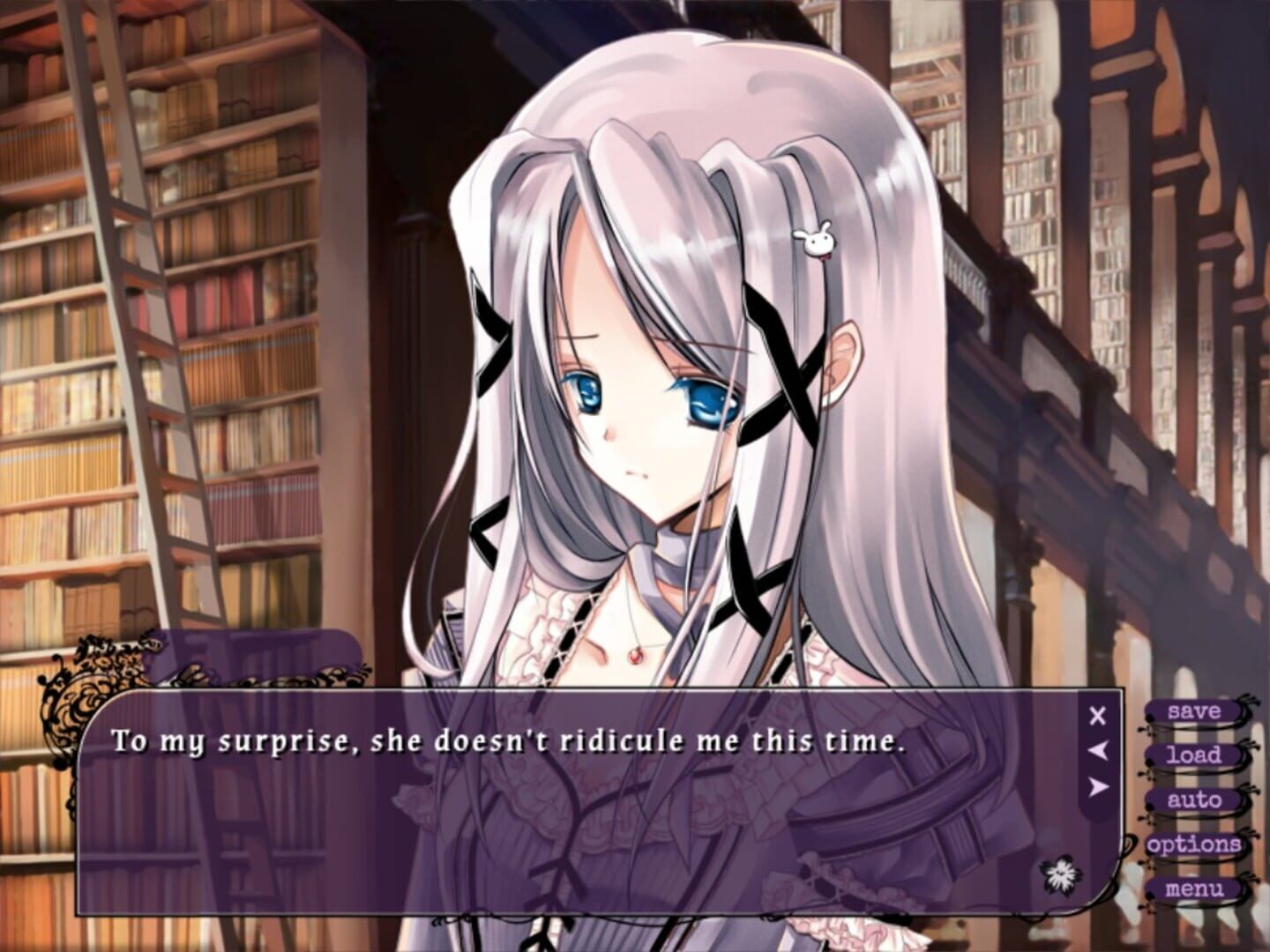Open the options screen
Screen dimensions: 1270x952
click(x=1195, y=844)
